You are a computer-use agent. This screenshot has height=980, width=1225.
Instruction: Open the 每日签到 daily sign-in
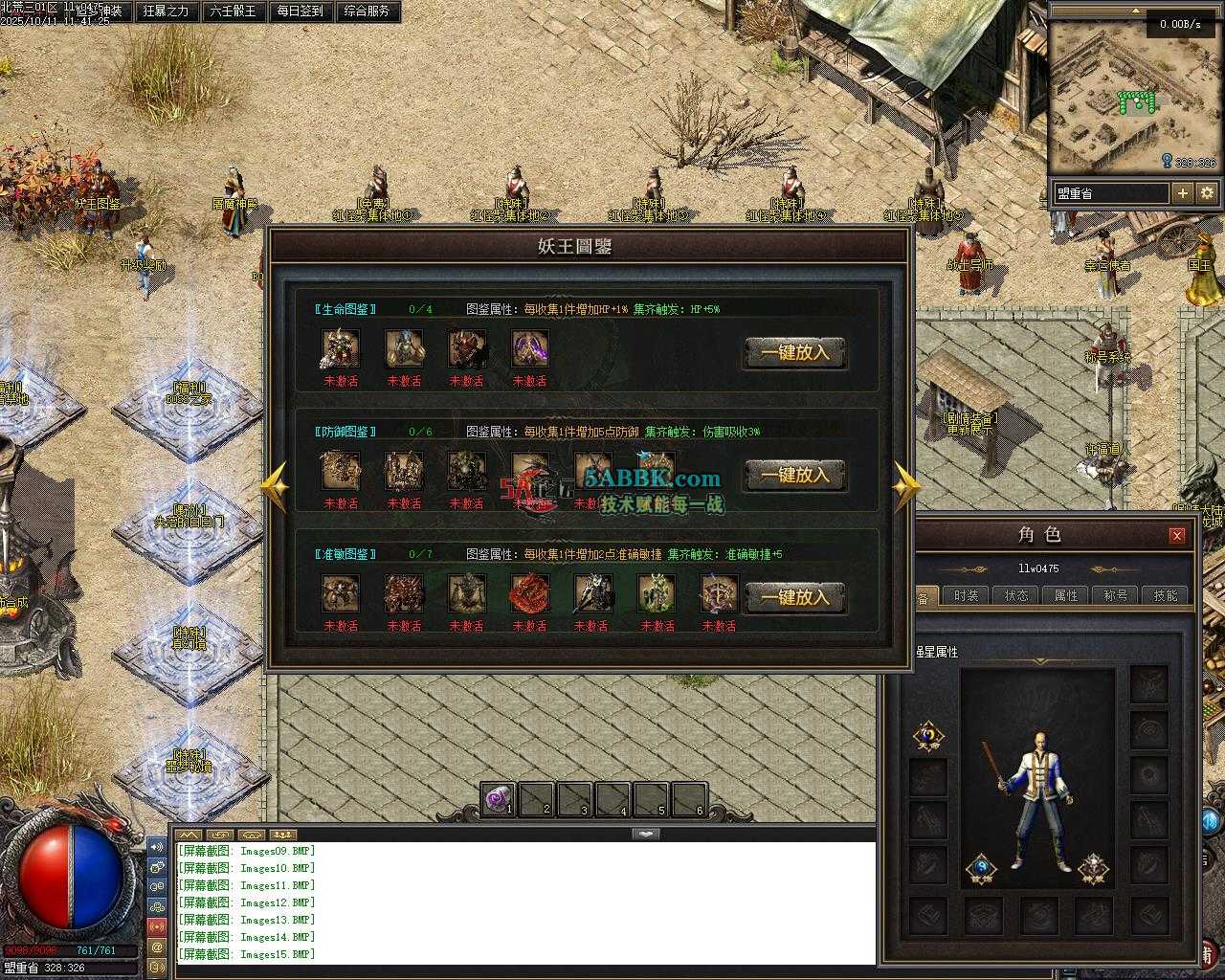[x=301, y=11]
